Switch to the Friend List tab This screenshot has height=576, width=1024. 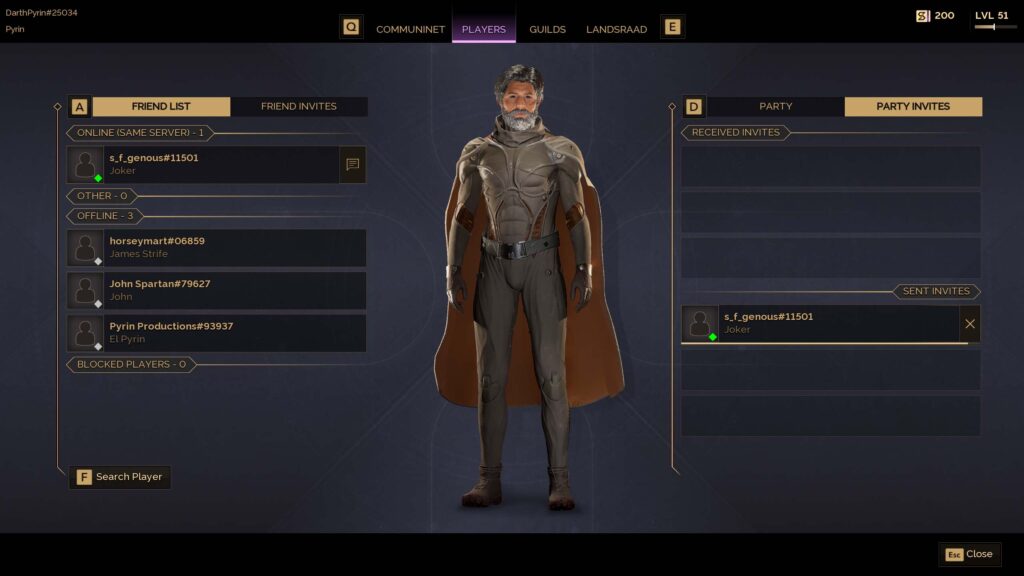pyautogui.click(x=161, y=106)
